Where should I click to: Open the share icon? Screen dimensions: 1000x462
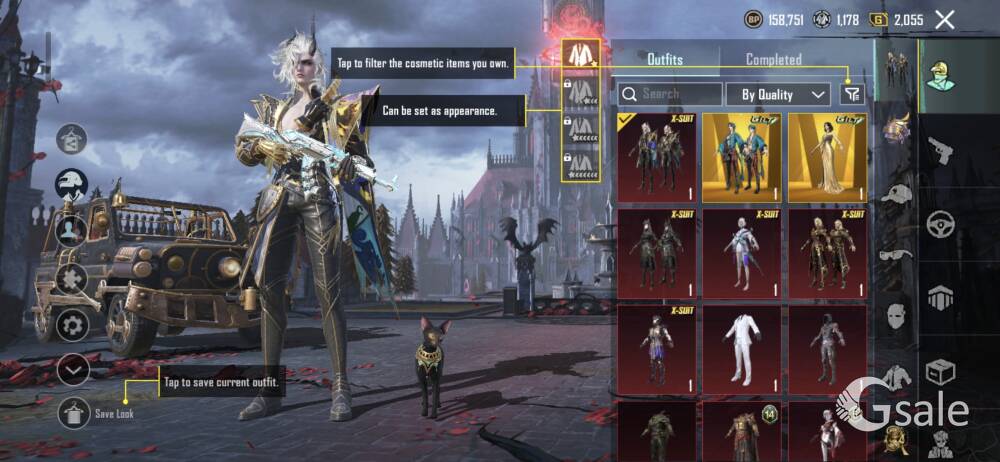72,139
